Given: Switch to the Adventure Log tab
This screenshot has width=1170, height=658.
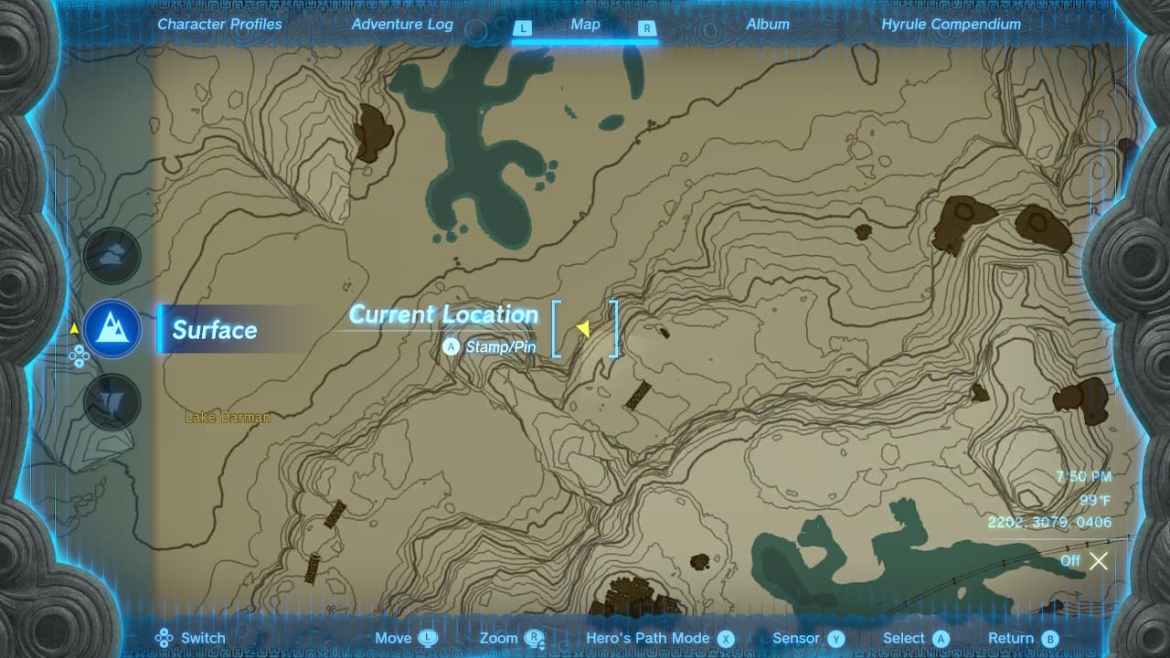Looking at the screenshot, I should [x=402, y=24].
